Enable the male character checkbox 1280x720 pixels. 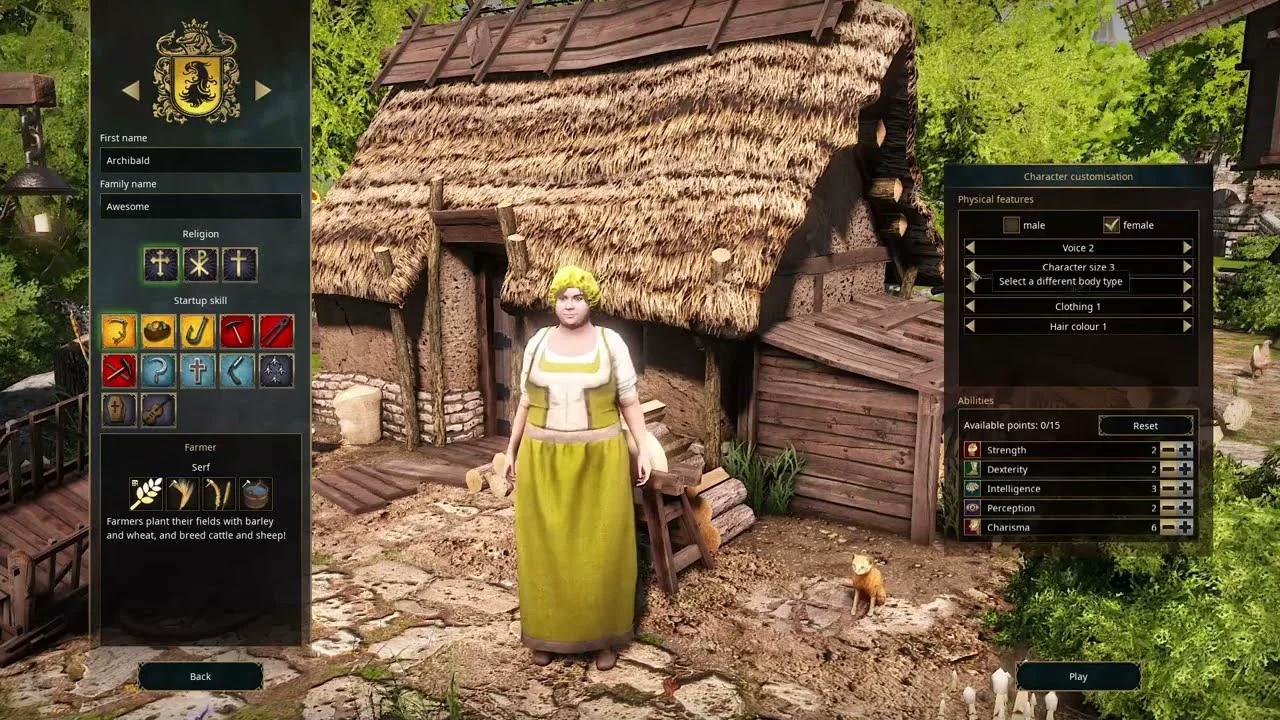(1010, 225)
